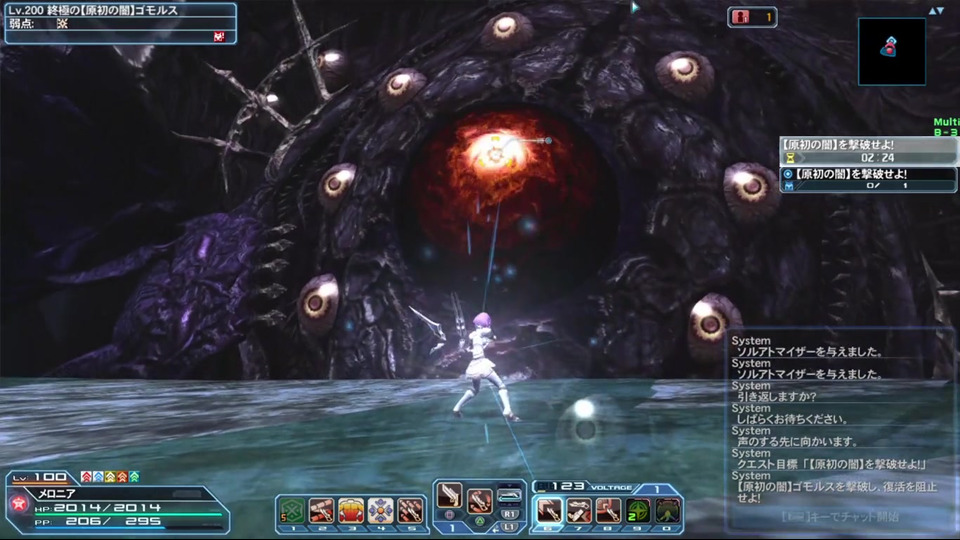Use the red armor icon in slot 3
This screenshot has height=540, width=960.
coord(351,510)
